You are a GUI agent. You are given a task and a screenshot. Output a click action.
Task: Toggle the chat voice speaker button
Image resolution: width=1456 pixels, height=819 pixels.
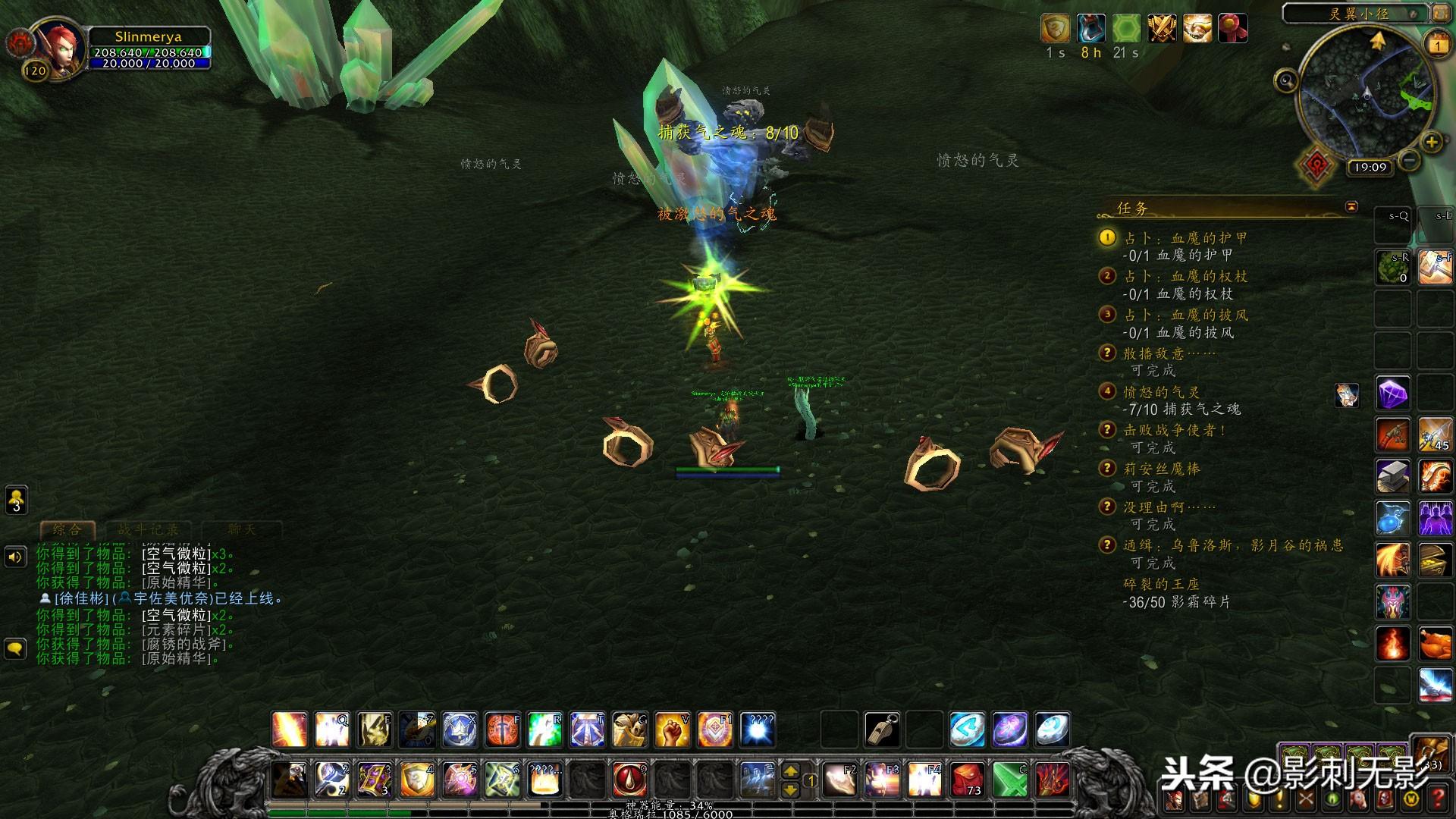pos(16,557)
